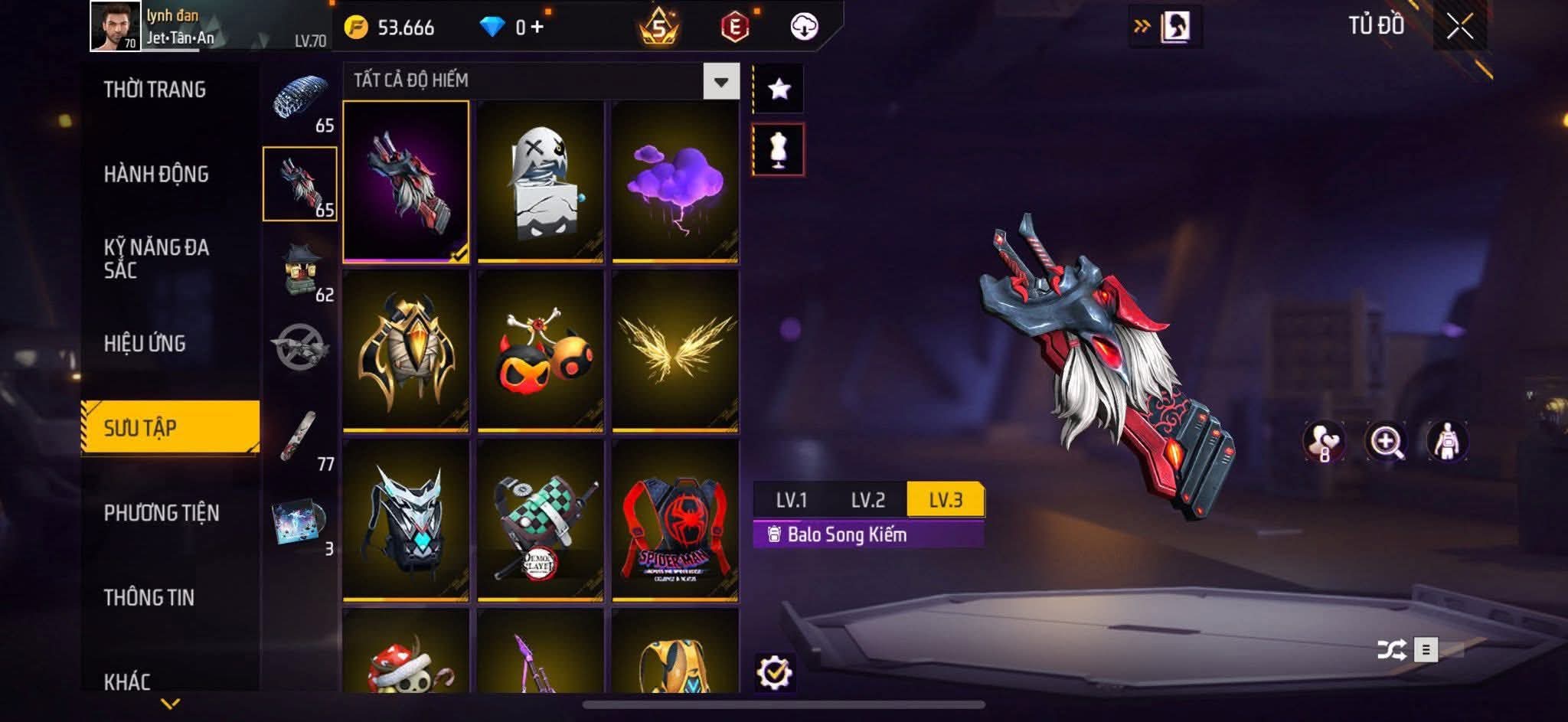Open Kỹ Năng Đa Sắc section

(x=156, y=258)
